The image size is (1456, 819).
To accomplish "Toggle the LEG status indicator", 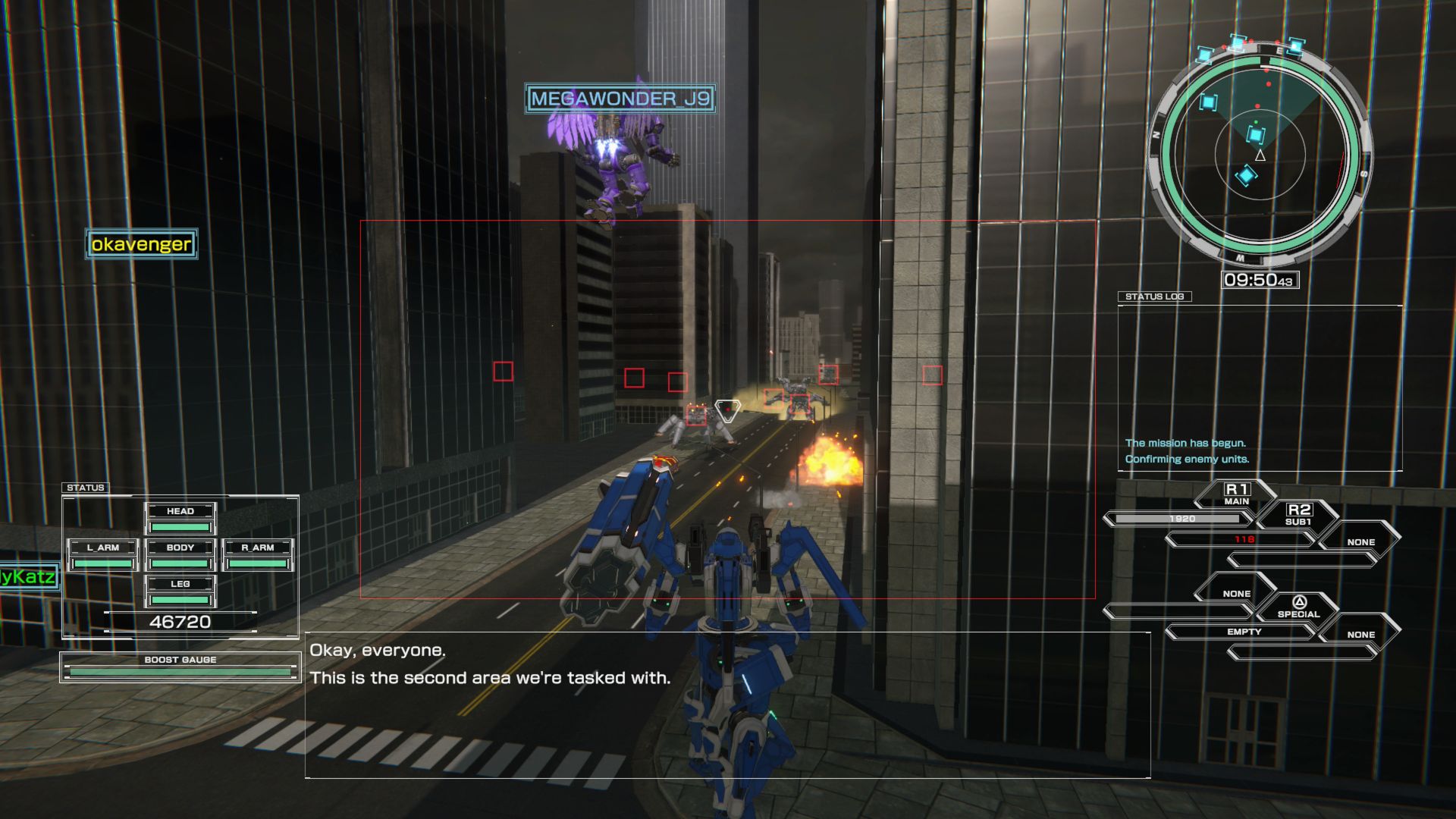I will coord(180,584).
